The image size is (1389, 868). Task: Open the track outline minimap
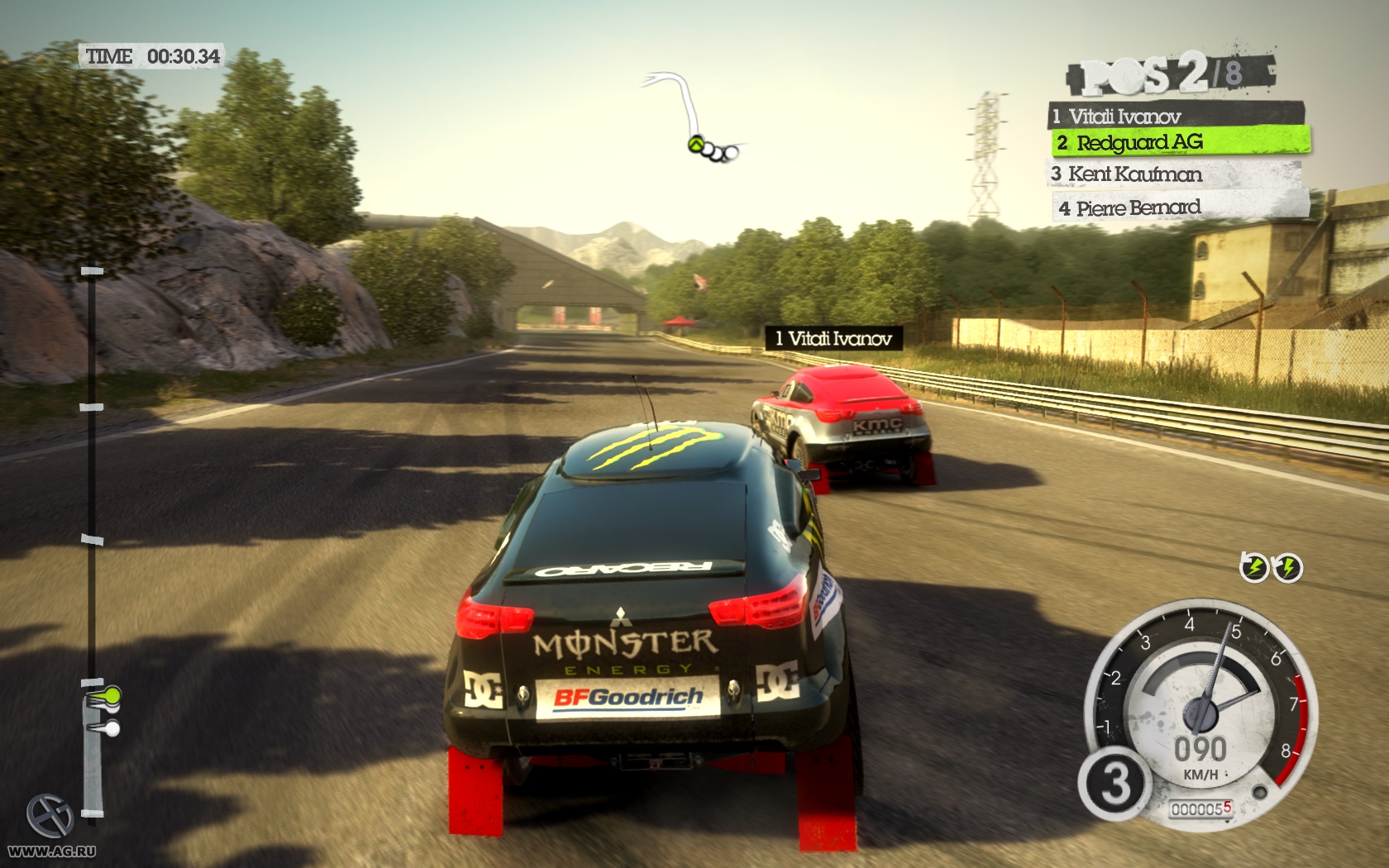point(693,117)
